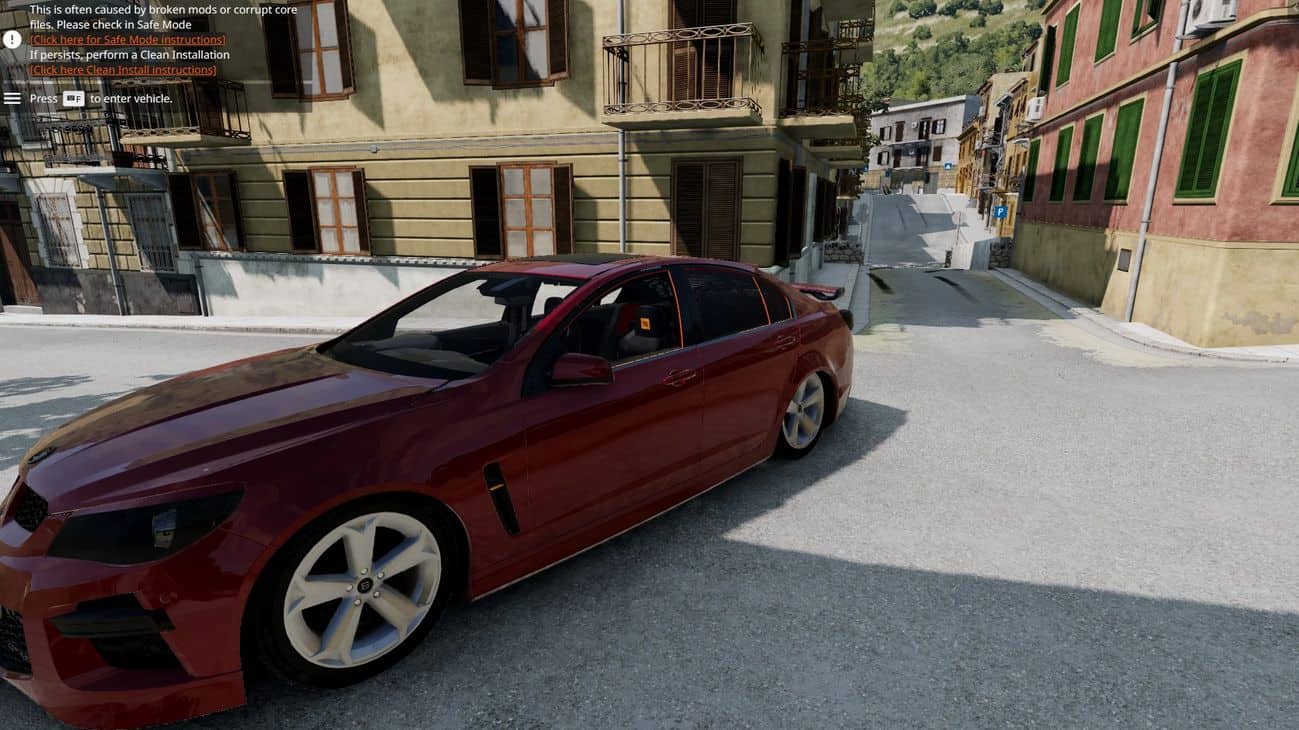1299x730 pixels.
Task: Open the hamburger menu icon
Action: click(x=12, y=98)
